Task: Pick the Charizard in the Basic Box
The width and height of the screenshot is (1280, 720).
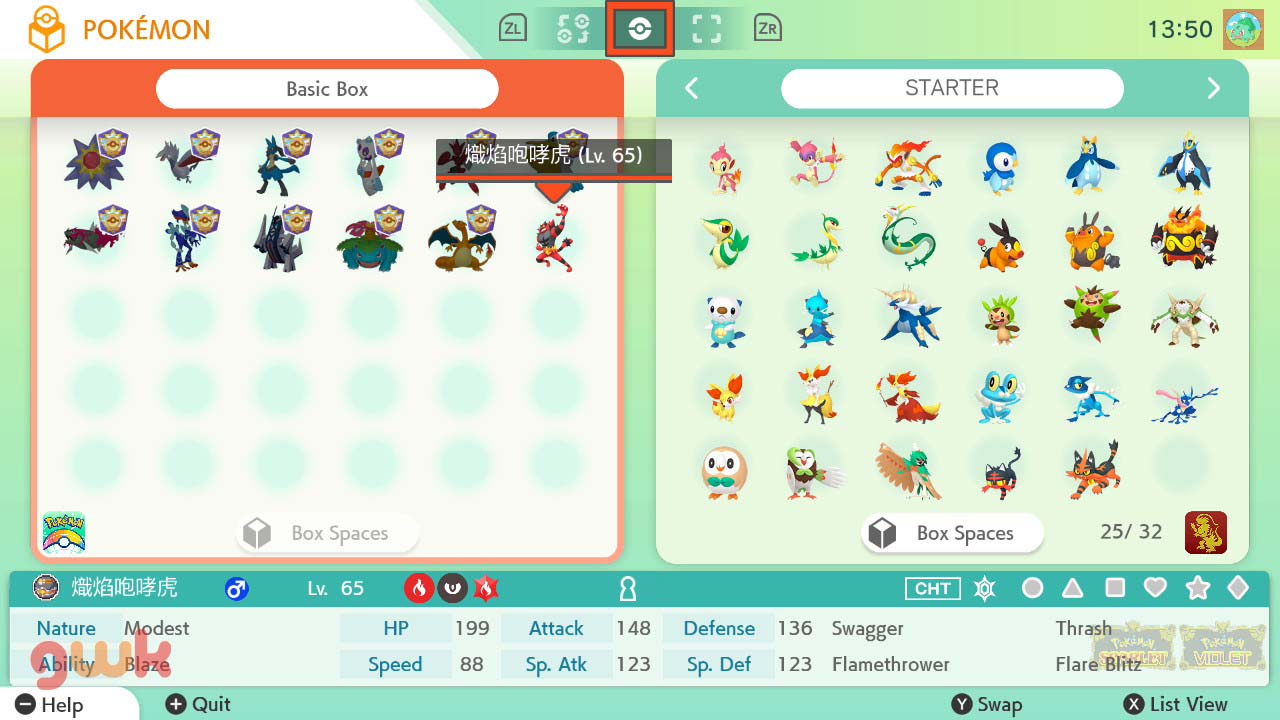Action: 461,240
